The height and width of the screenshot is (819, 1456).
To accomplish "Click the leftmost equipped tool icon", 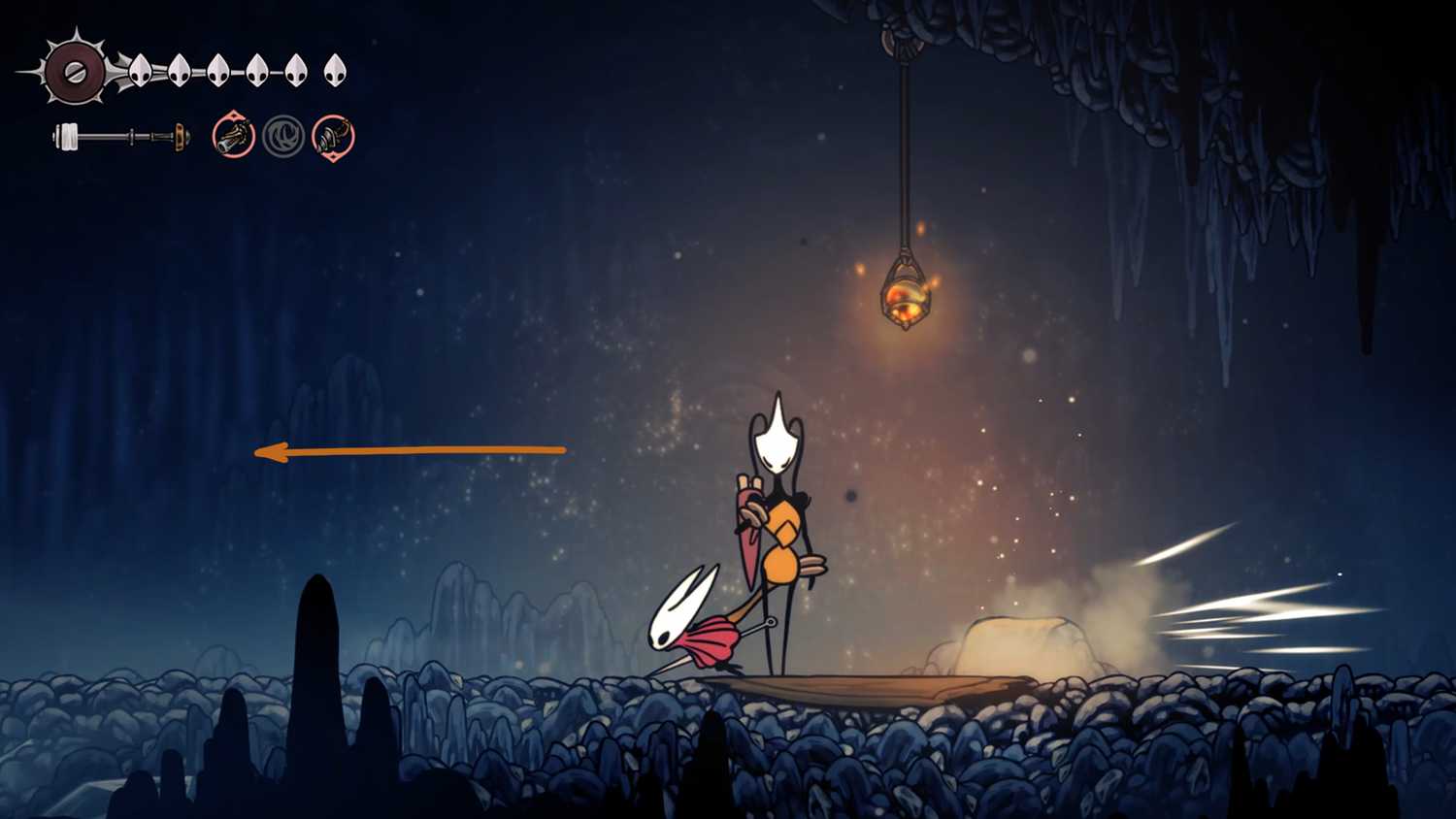I will point(233,138).
